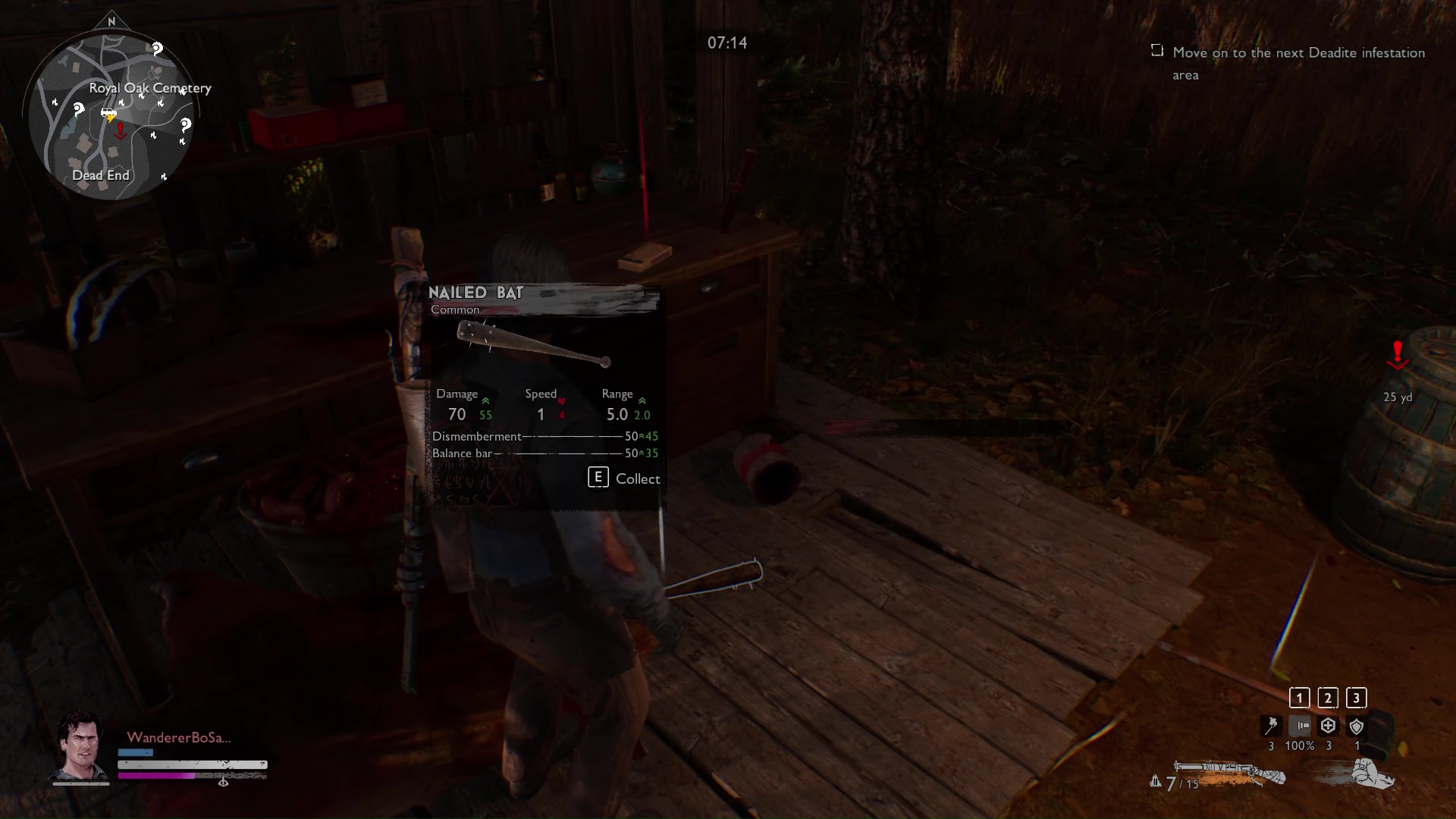Expand the Range stat upgrade arrow
1456x819 pixels.
pyautogui.click(x=644, y=402)
